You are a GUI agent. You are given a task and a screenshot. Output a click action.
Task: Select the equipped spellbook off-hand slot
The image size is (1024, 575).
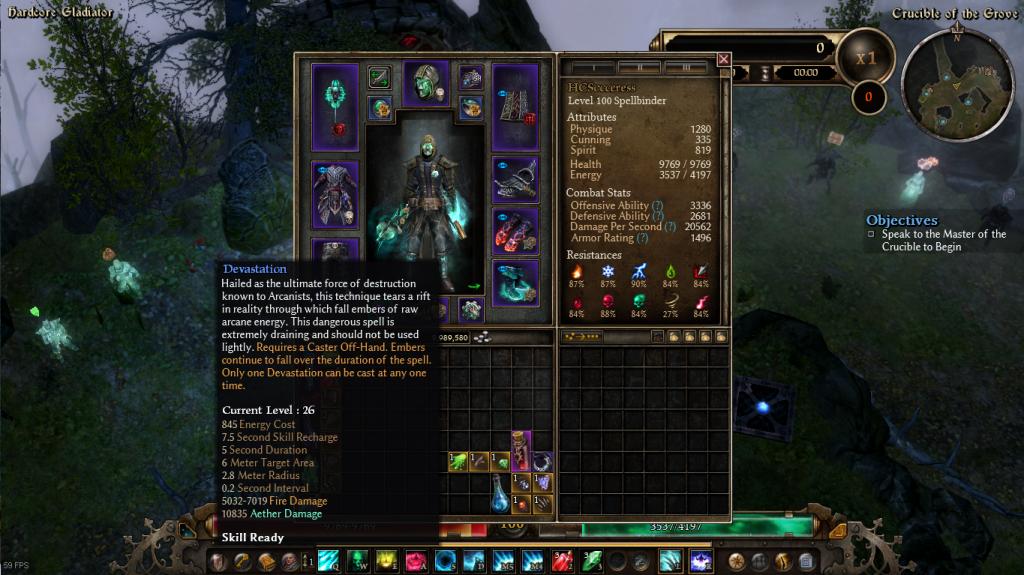point(515,107)
